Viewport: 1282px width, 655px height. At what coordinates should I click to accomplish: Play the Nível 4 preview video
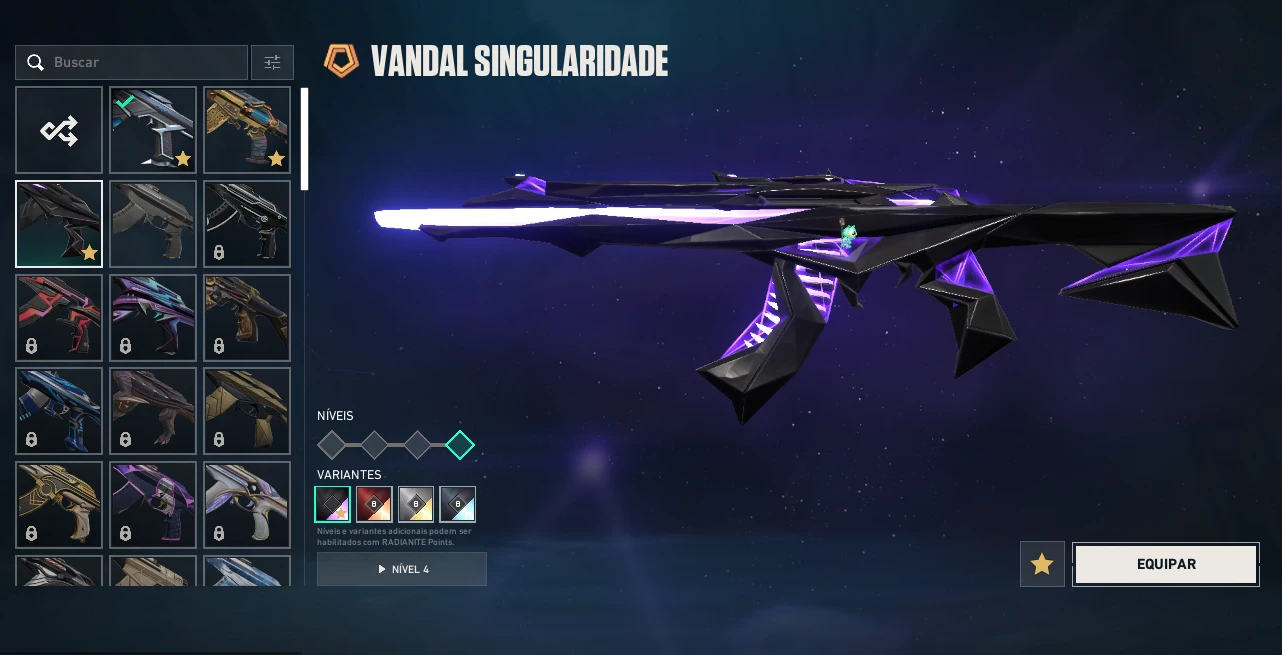tap(402, 569)
